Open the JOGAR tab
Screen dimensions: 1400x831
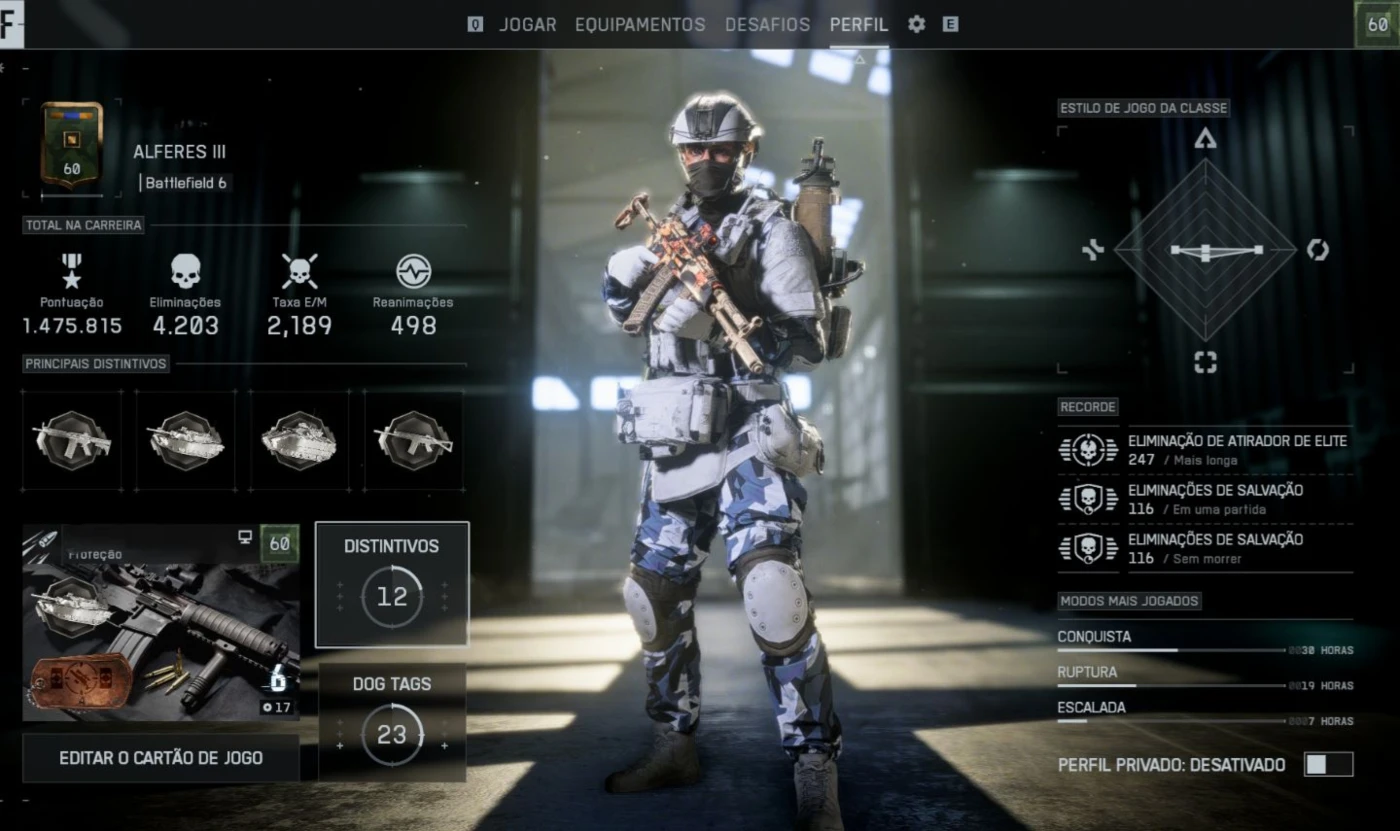(527, 25)
